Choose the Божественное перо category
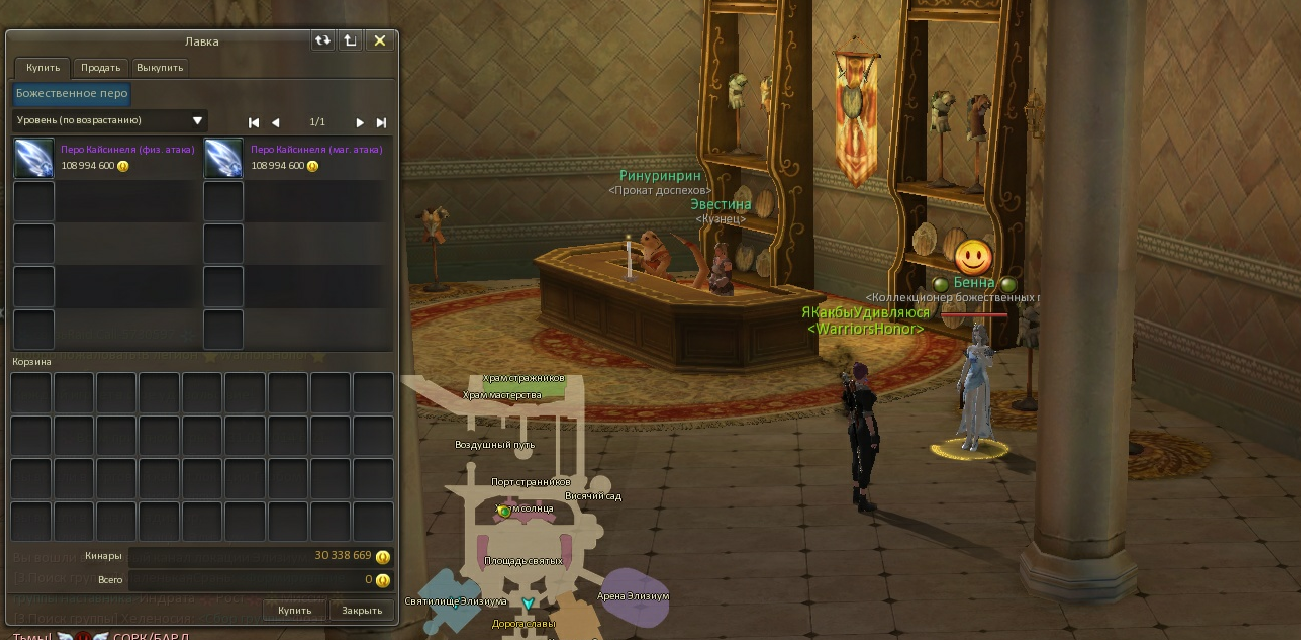The width and height of the screenshot is (1301, 640). pos(71,93)
